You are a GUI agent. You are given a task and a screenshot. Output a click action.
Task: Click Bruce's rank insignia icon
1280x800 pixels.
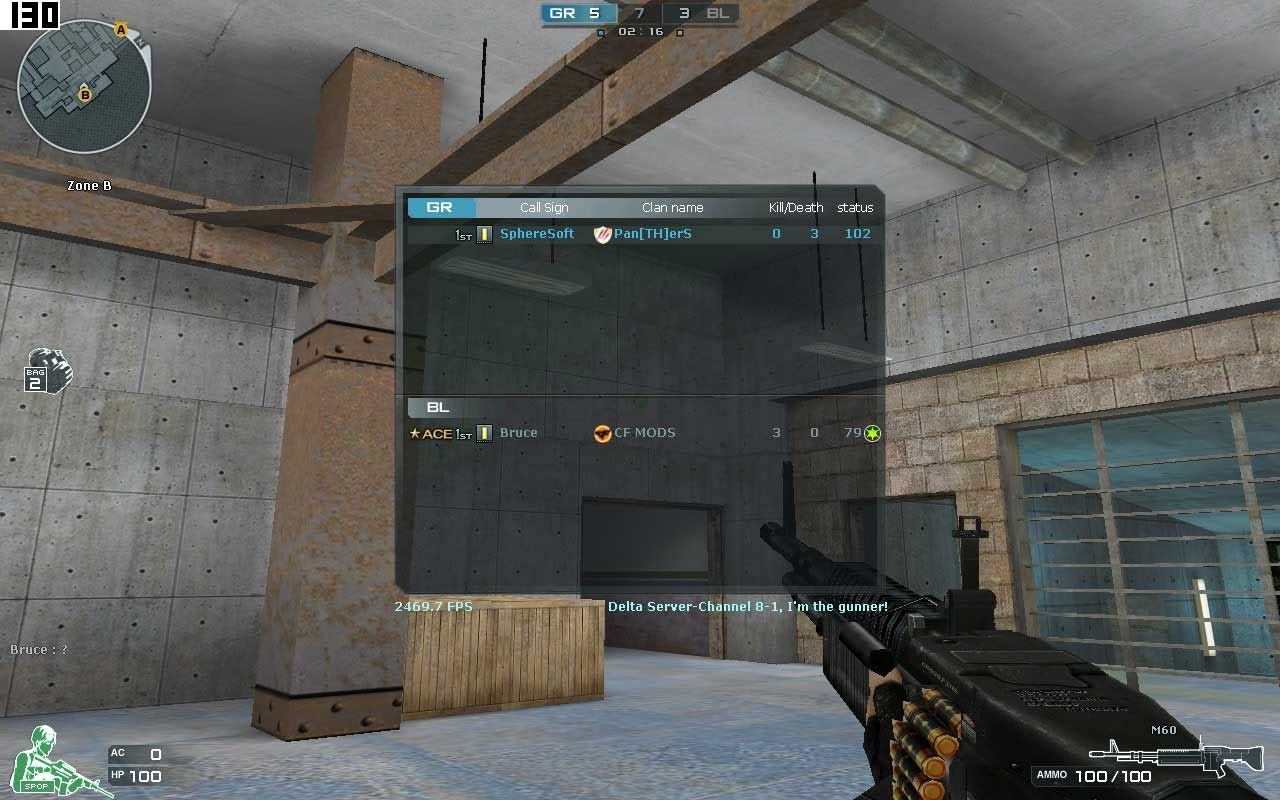point(485,432)
